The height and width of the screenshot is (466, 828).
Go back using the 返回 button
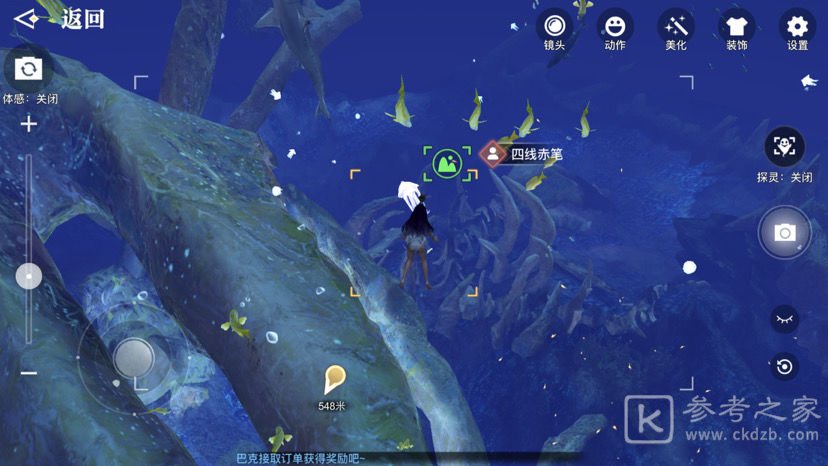tap(60, 19)
